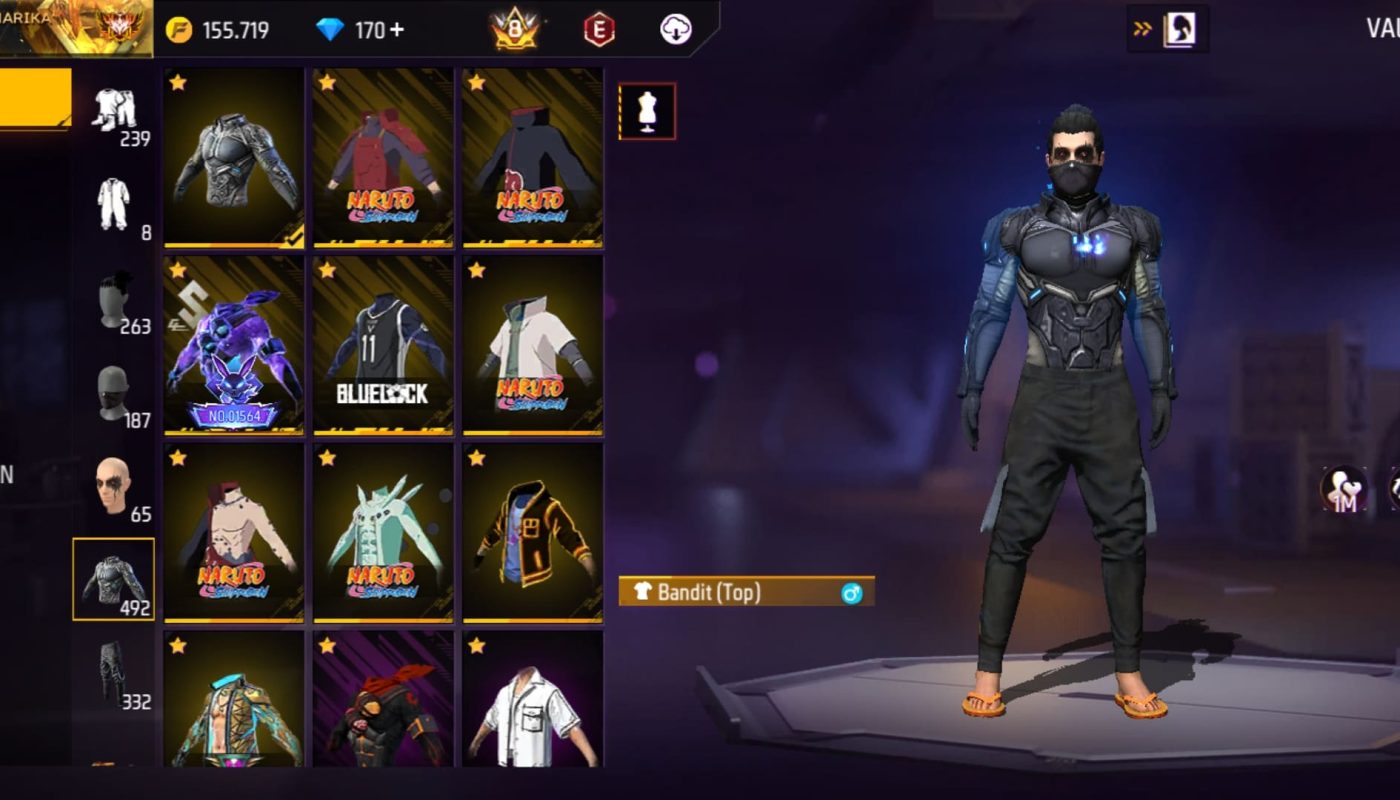Open the double-arrow collection book button

pyautogui.click(x=1167, y=29)
